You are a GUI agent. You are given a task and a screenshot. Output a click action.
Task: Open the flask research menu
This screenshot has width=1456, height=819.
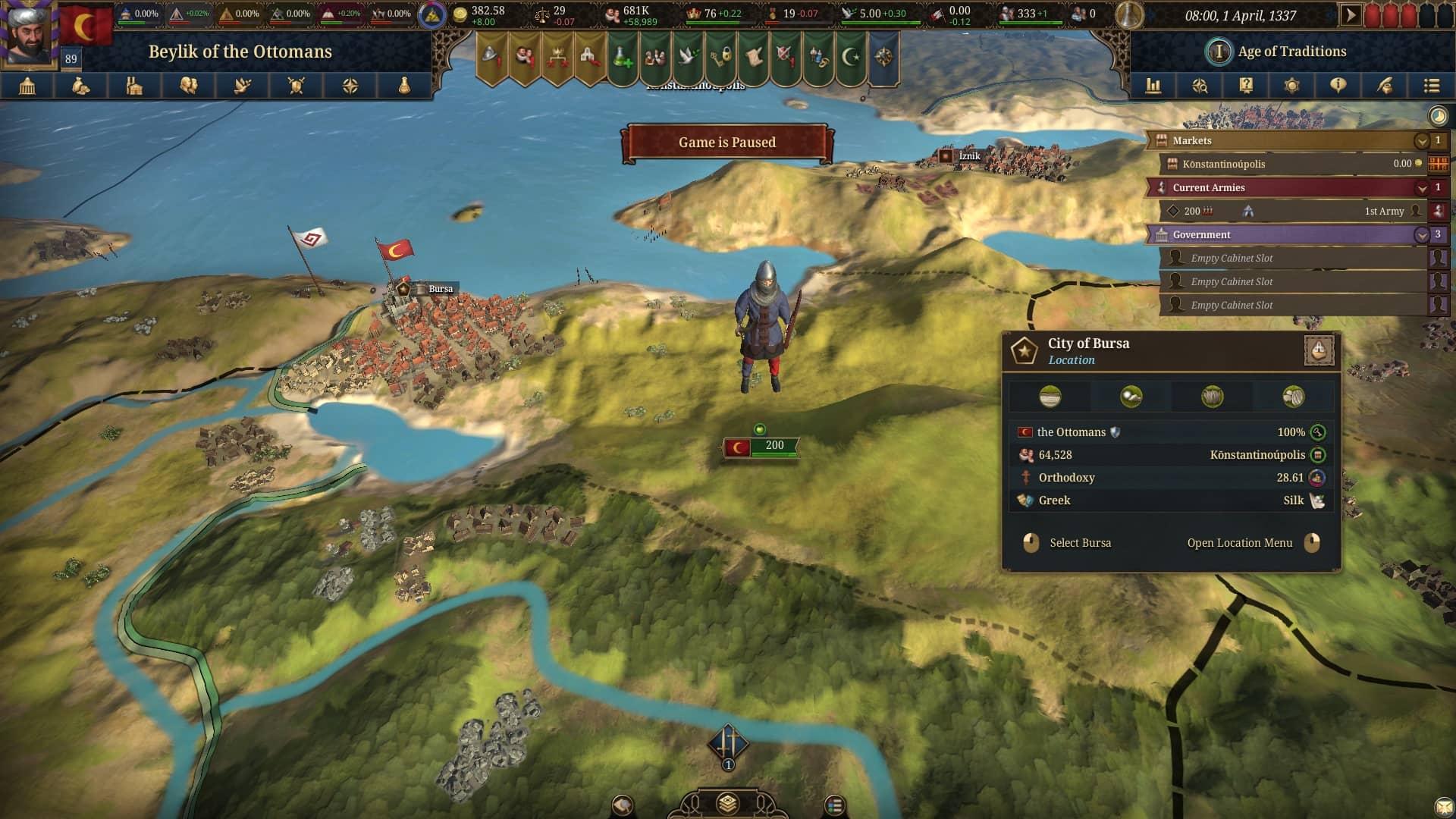point(404,86)
